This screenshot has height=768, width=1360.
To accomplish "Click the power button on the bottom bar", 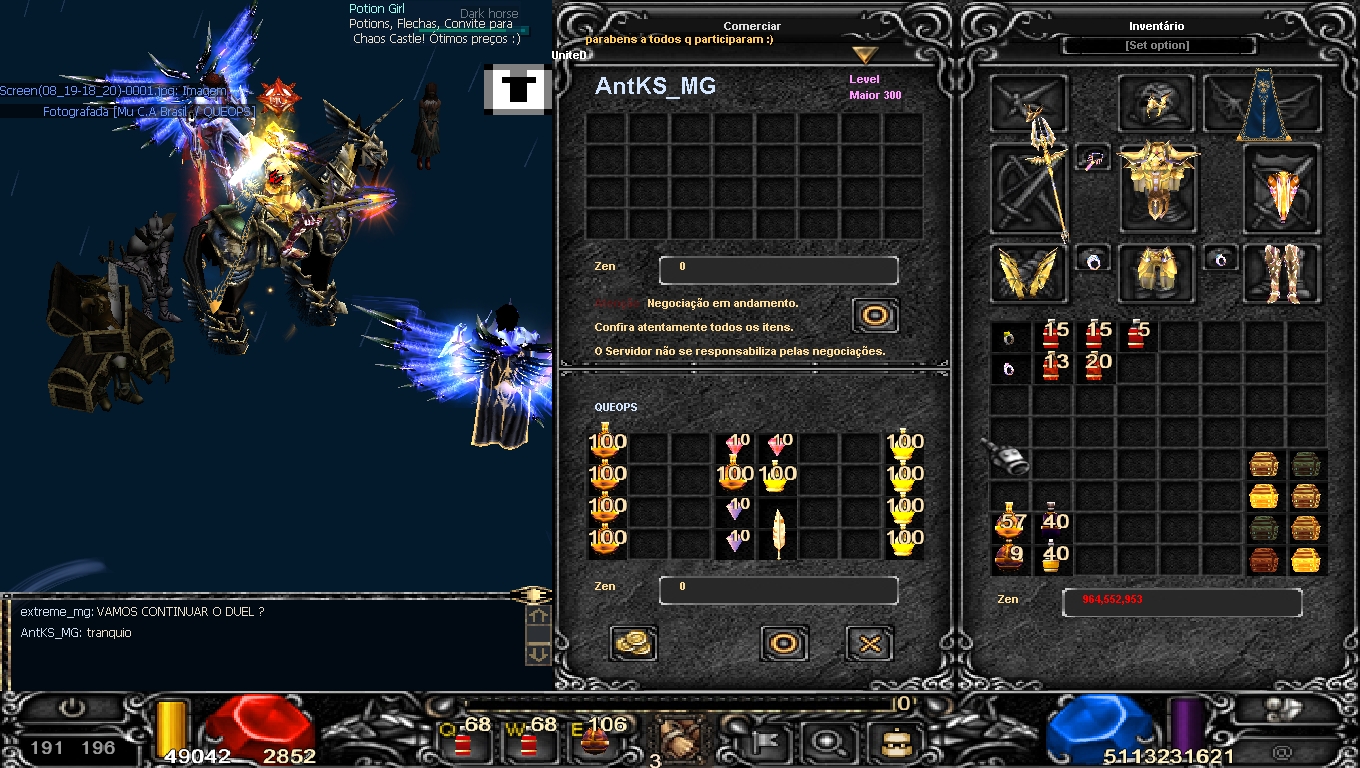I will click(72, 709).
